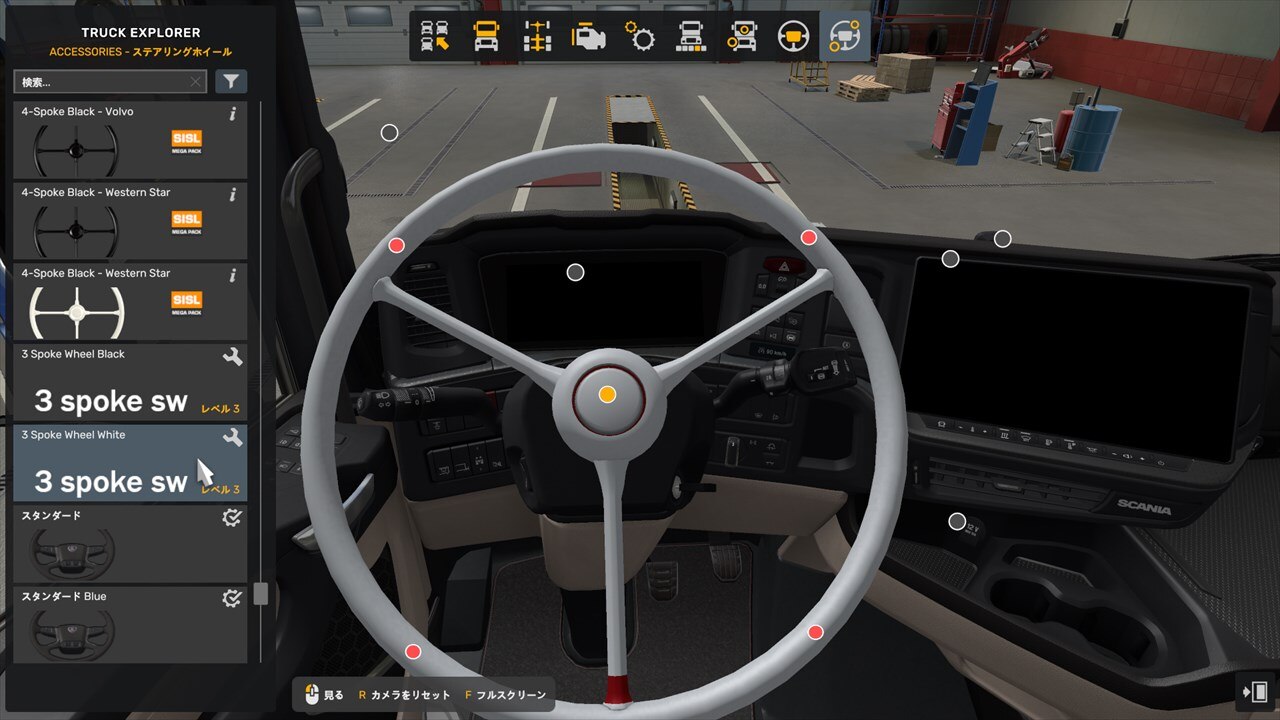Open the transmission gears tab
Image resolution: width=1280 pixels, height=720 pixels.
(x=640, y=37)
